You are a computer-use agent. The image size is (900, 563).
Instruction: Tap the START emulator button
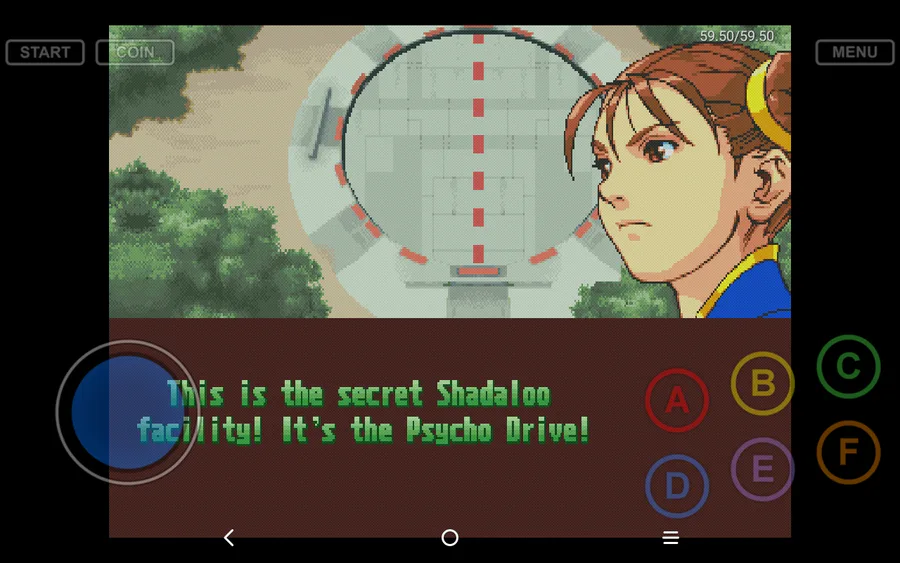[45, 52]
